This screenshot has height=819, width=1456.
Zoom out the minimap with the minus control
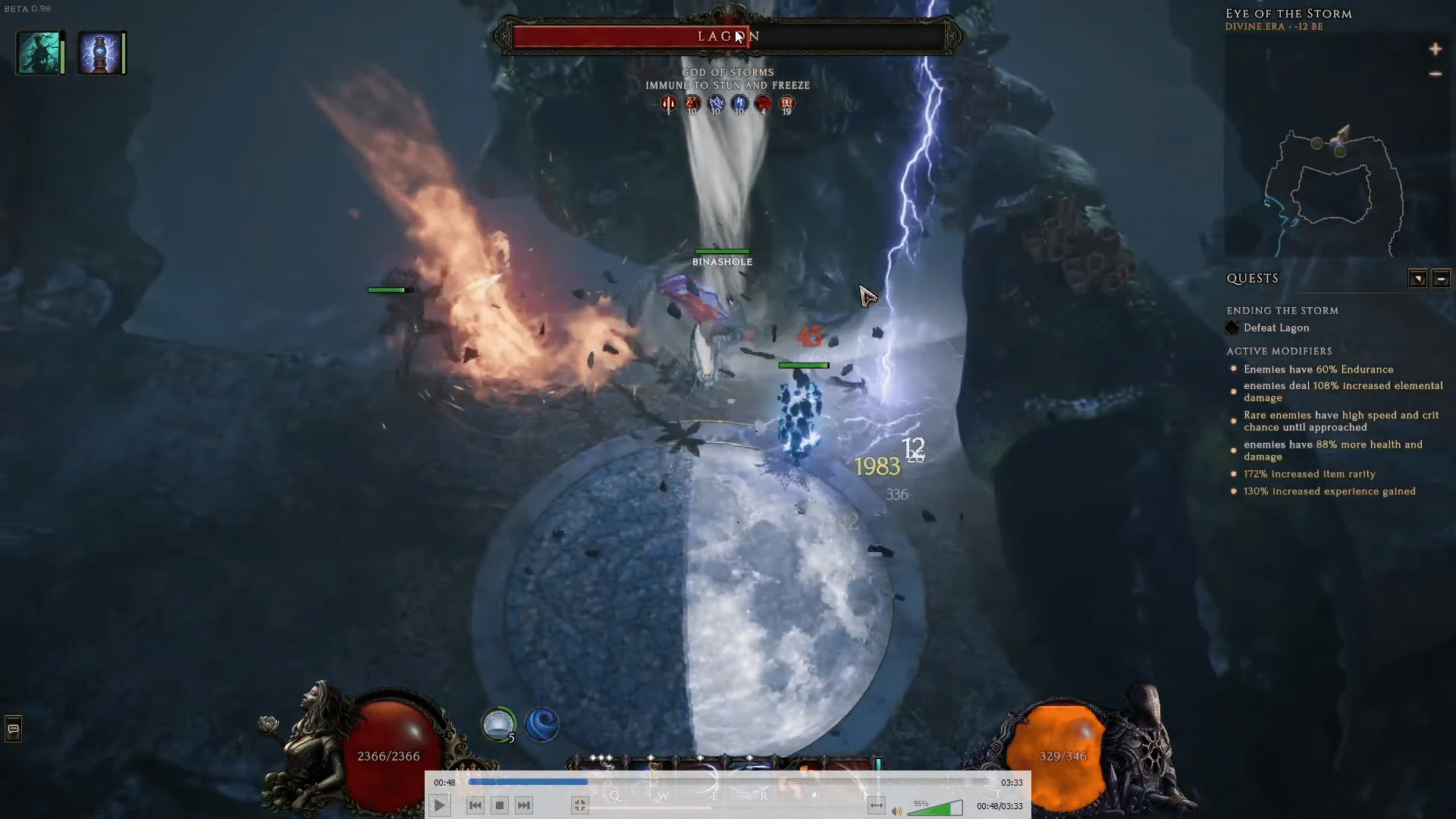(1434, 74)
